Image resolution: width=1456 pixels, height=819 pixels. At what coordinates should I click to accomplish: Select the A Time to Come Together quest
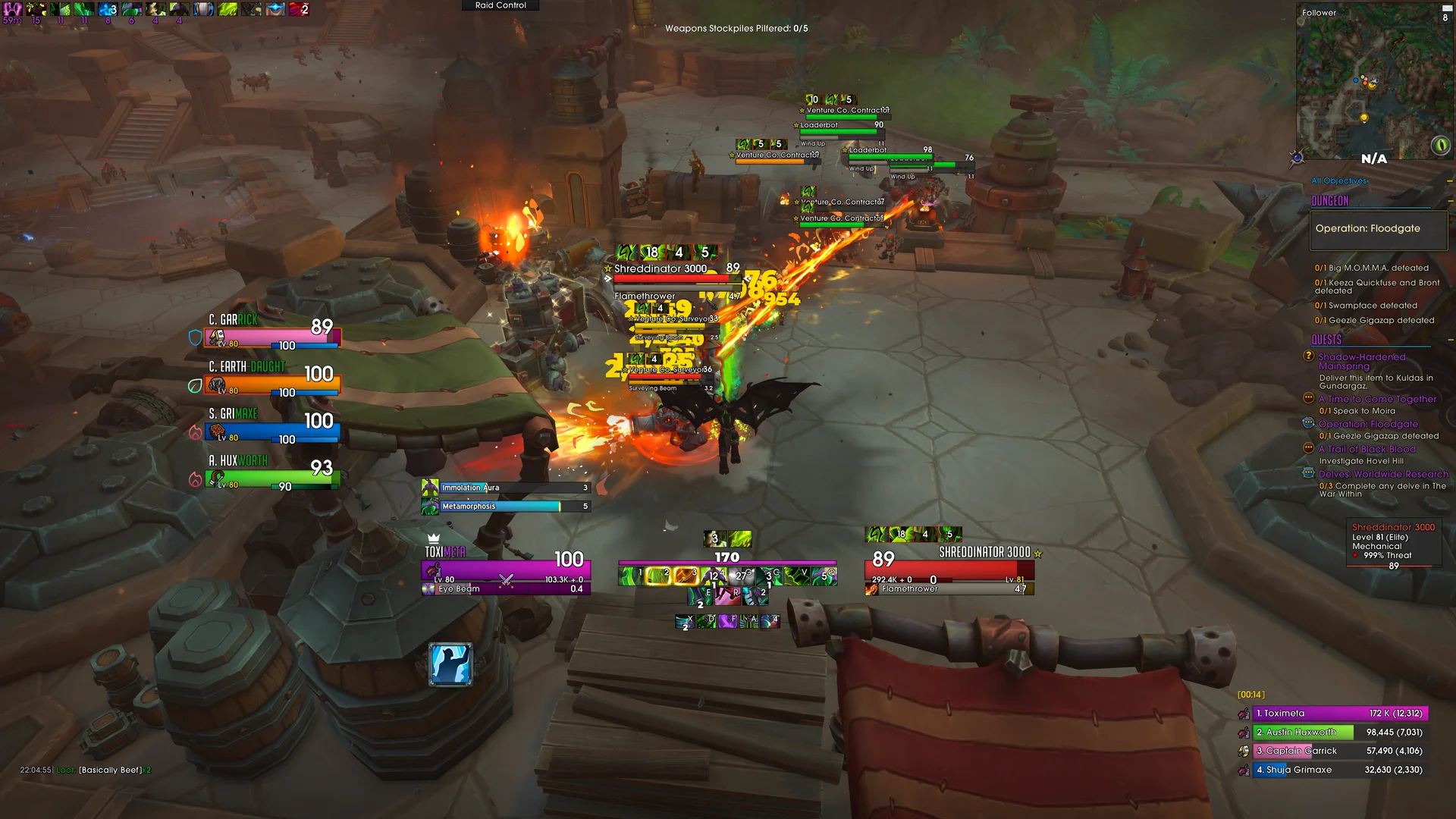pos(1377,399)
